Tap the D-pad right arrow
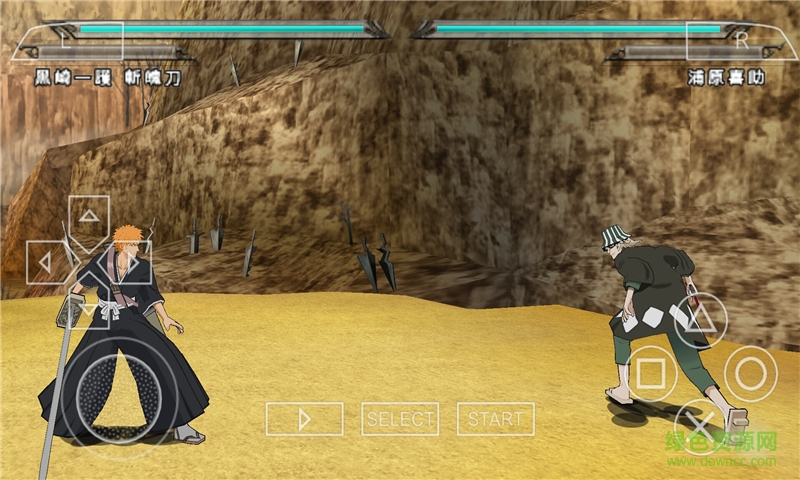800x480 pixels. point(131,262)
